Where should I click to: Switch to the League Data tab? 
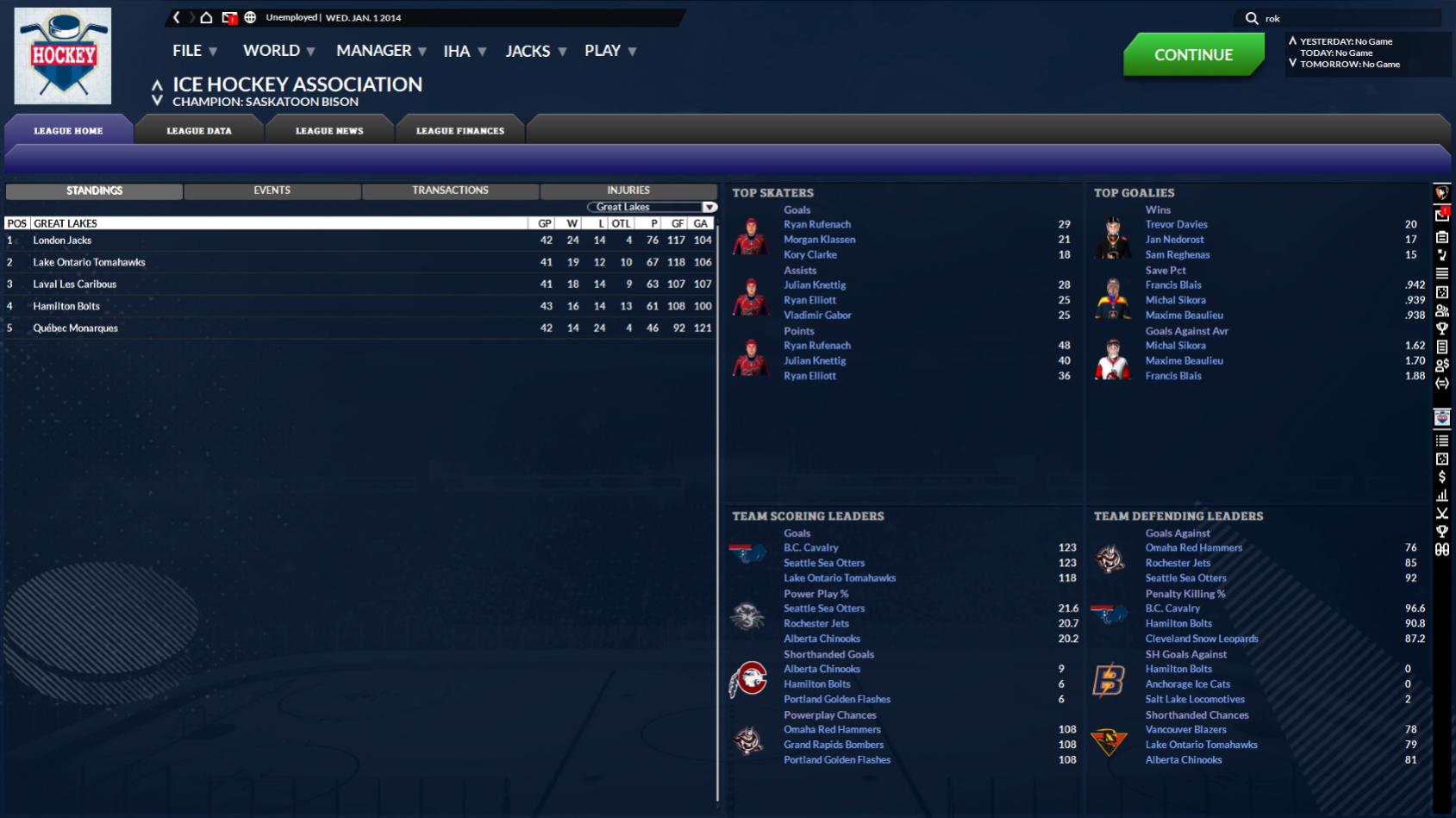199,131
